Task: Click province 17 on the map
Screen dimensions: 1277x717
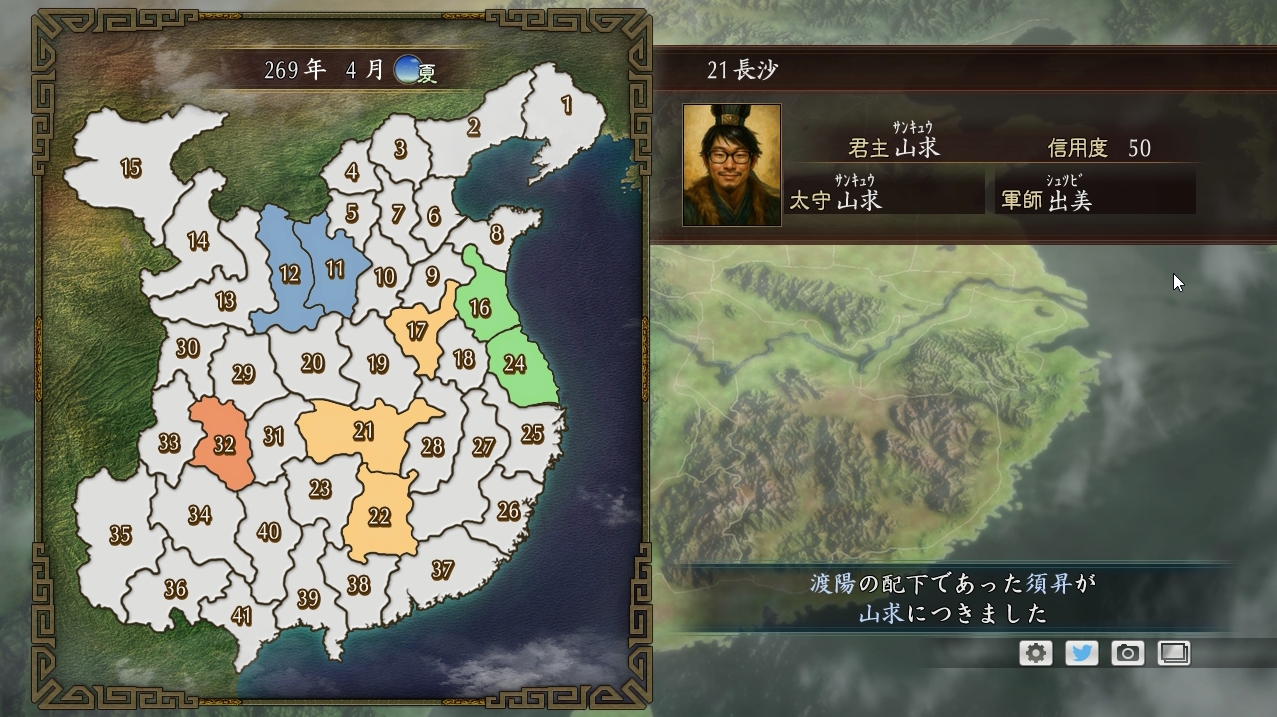Action: pos(417,331)
